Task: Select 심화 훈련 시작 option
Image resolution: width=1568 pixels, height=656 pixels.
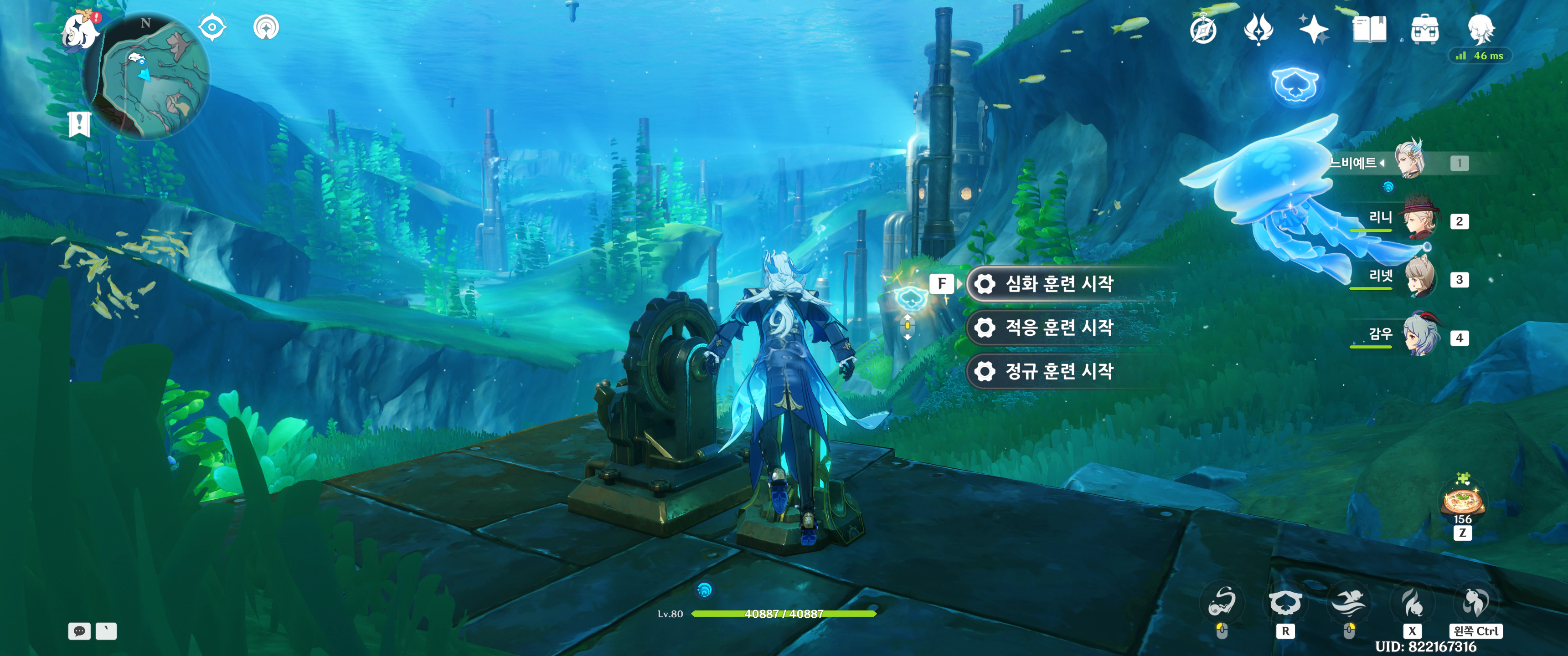Action: [x=1058, y=283]
